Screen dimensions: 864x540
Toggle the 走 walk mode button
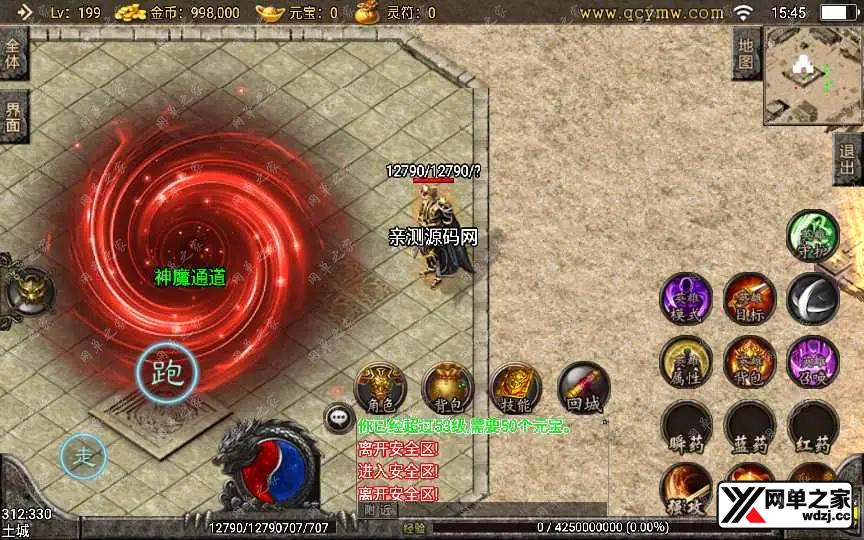tap(84, 457)
